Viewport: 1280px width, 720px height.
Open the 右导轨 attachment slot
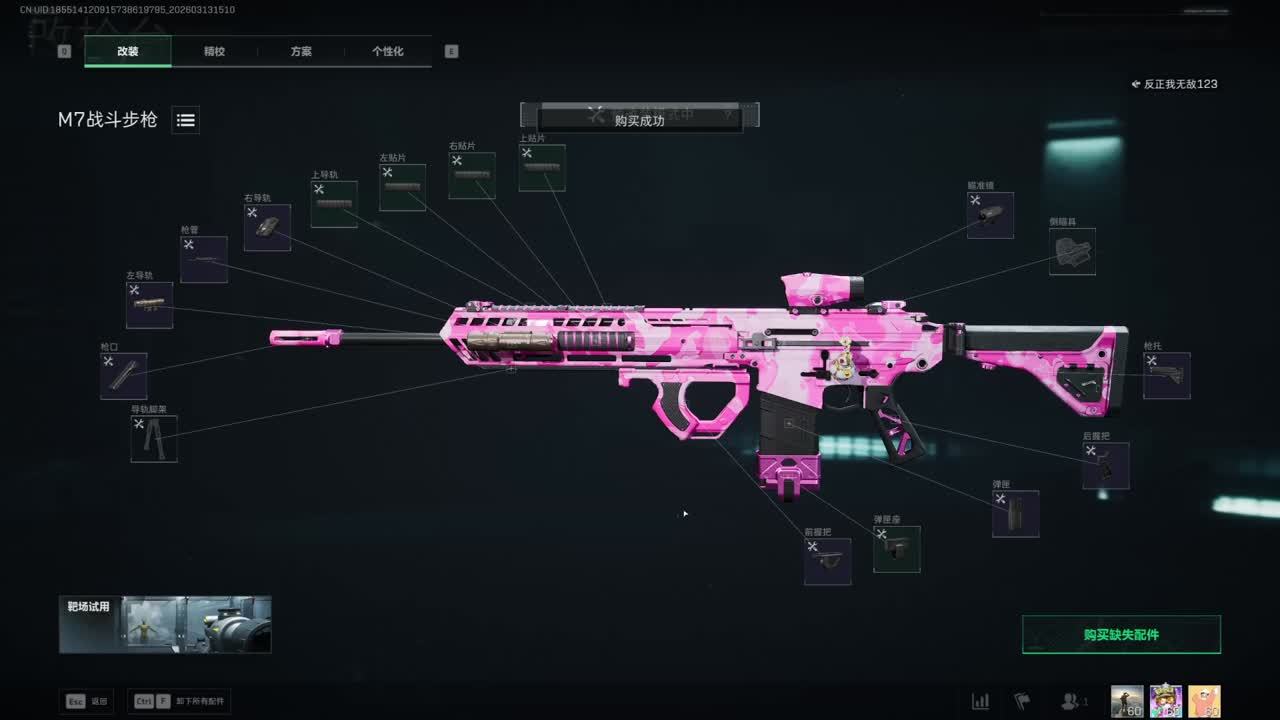(x=267, y=228)
